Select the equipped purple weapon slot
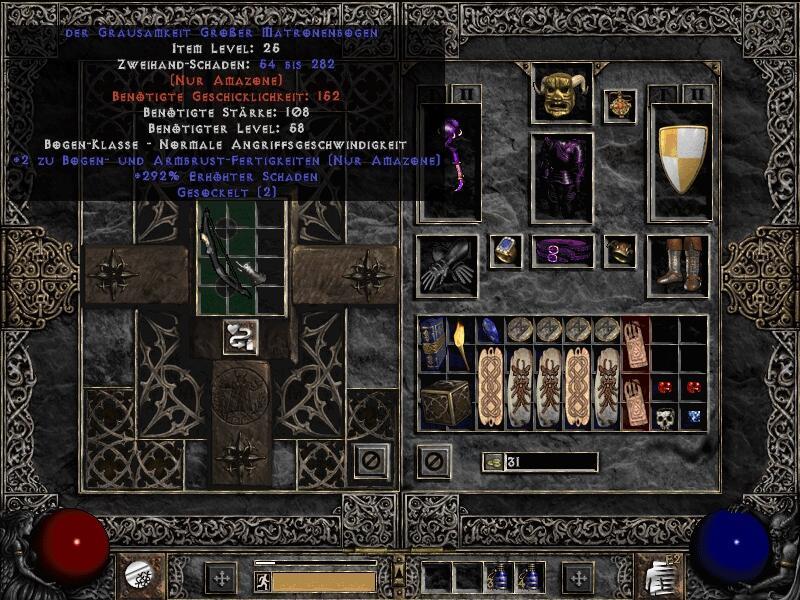Image resolution: width=800 pixels, height=600 pixels. [449, 160]
